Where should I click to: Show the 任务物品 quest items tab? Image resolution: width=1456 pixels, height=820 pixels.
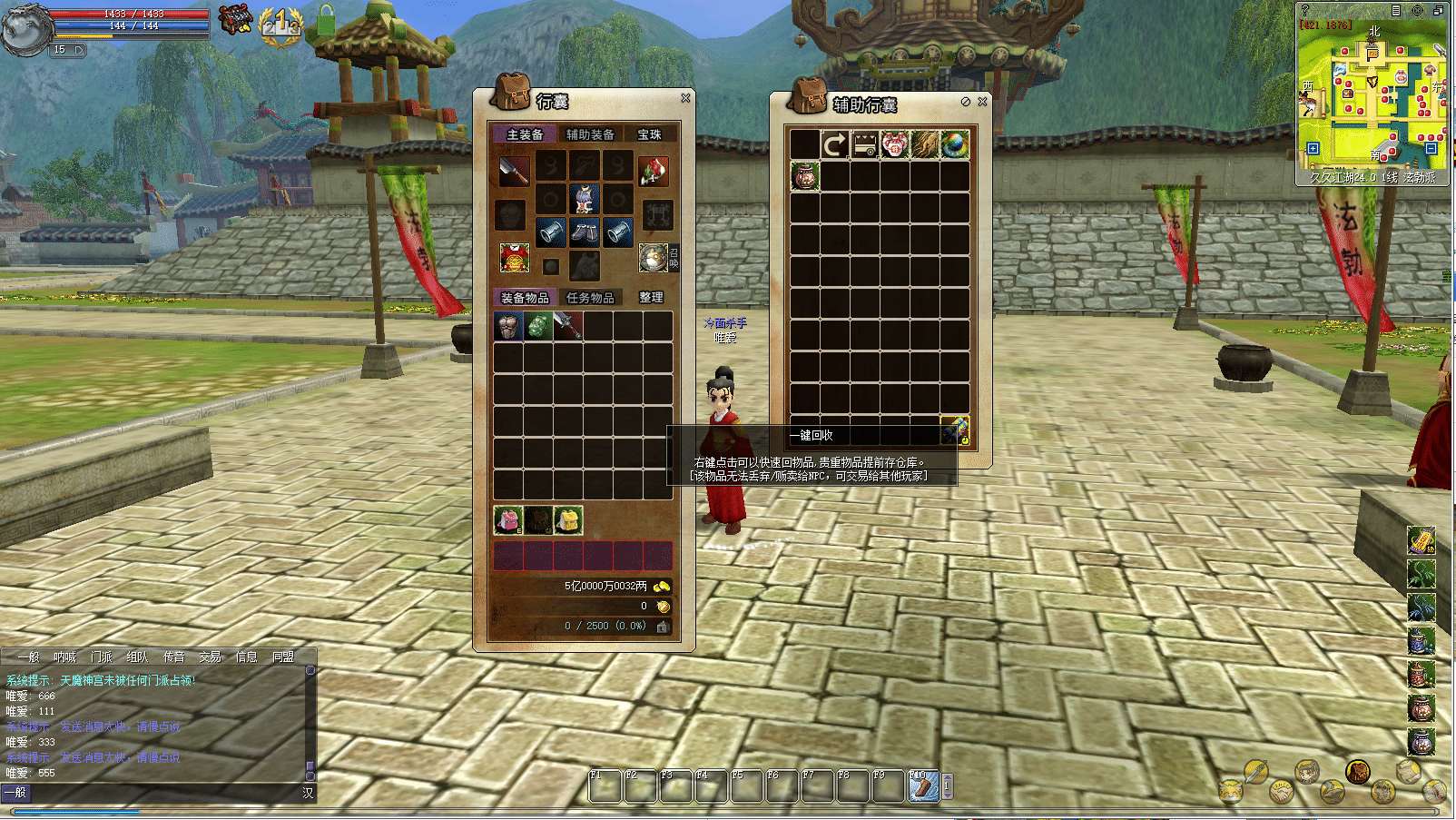(590, 298)
